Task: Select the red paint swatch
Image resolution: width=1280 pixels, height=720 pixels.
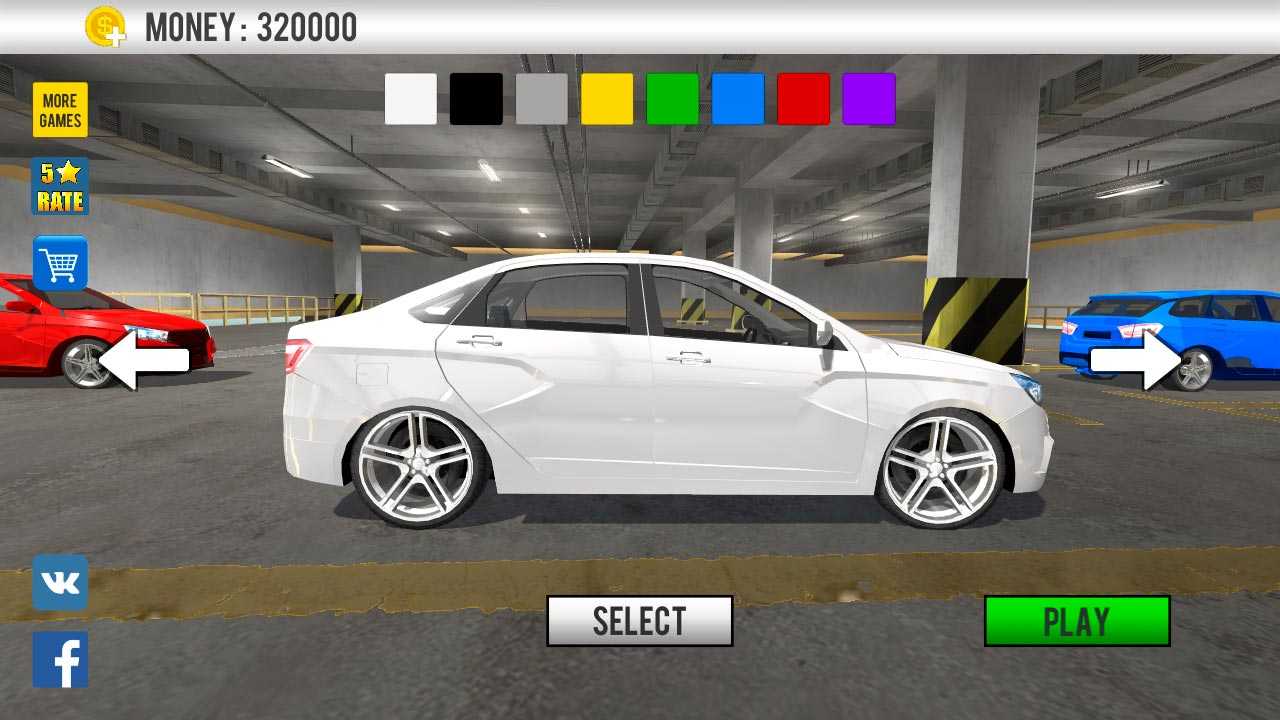Action: [803, 99]
